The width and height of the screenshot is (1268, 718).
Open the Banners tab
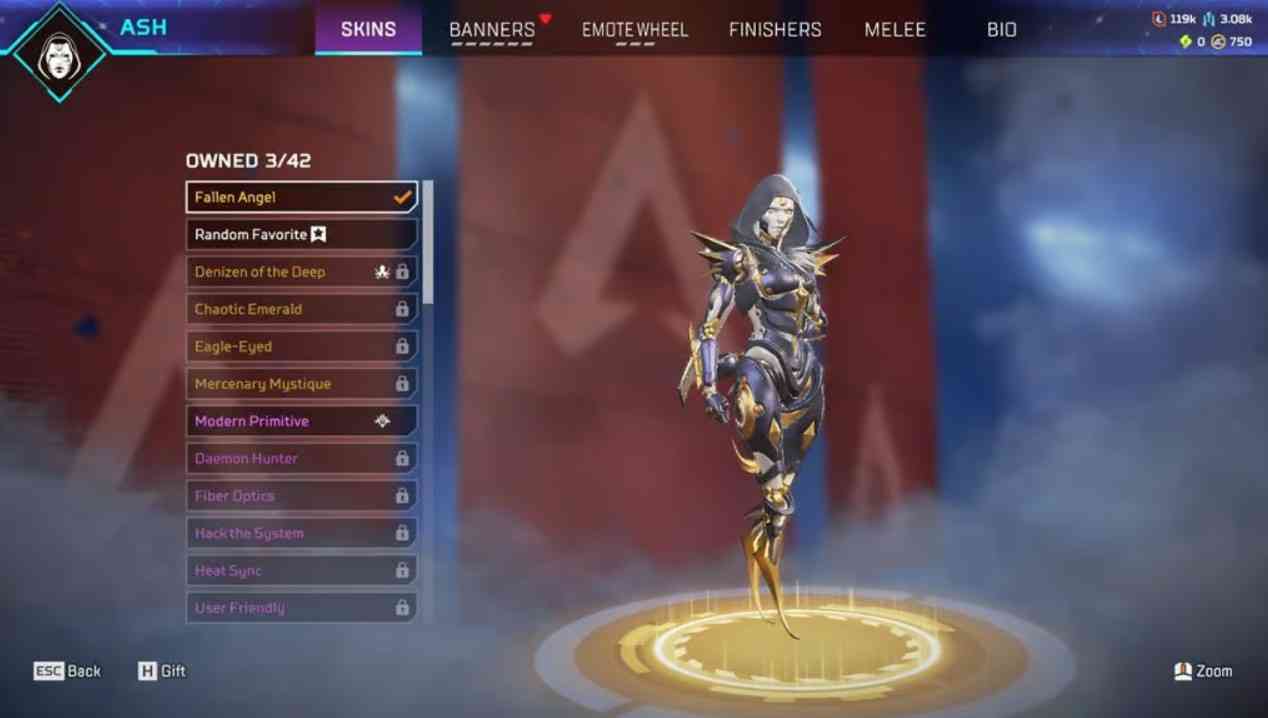click(x=492, y=30)
